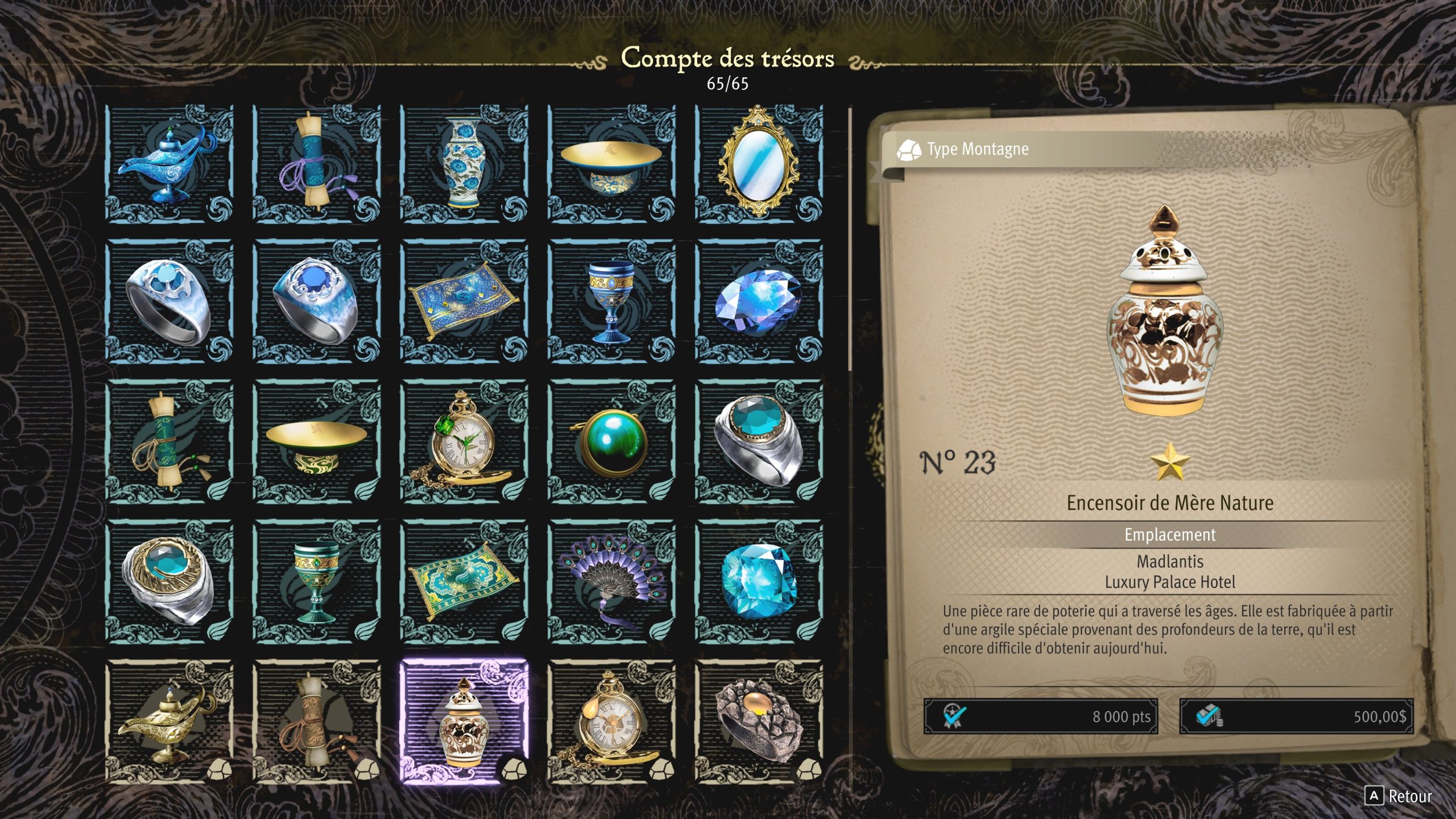Pick the light blue cushion-cut gem
This screenshot has width=1456, height=819.
759,581
